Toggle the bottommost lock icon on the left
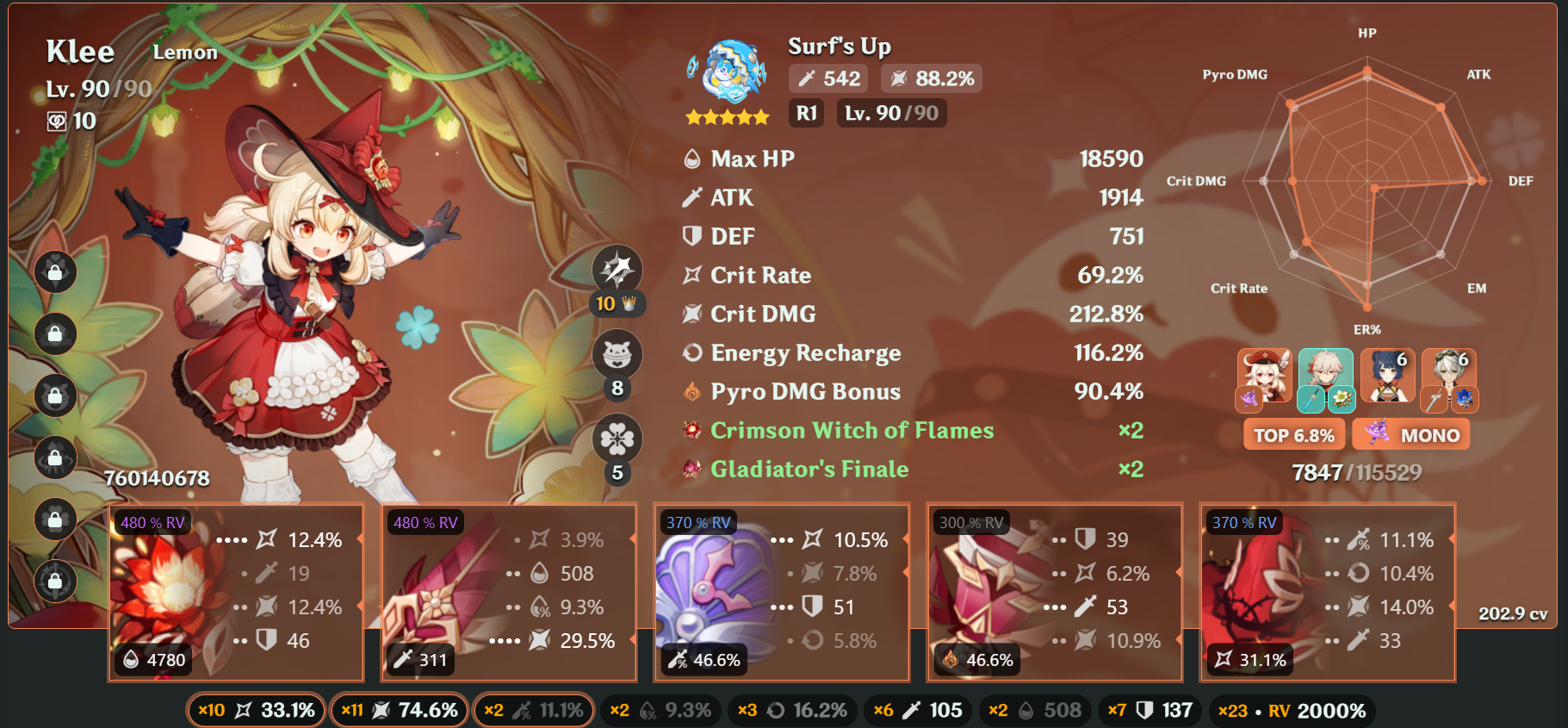This screenshot has height=728, width=1568. click(55, 582)
